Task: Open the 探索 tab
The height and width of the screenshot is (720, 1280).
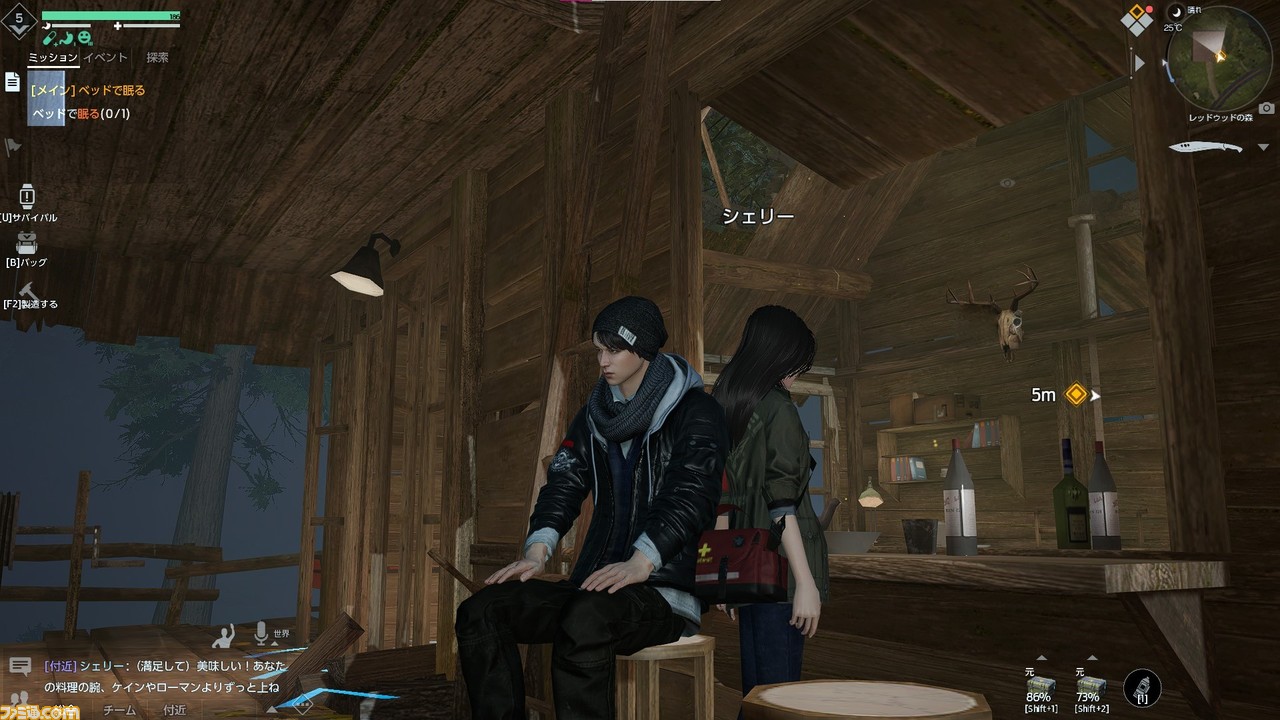Action: (x=156, y=57)
